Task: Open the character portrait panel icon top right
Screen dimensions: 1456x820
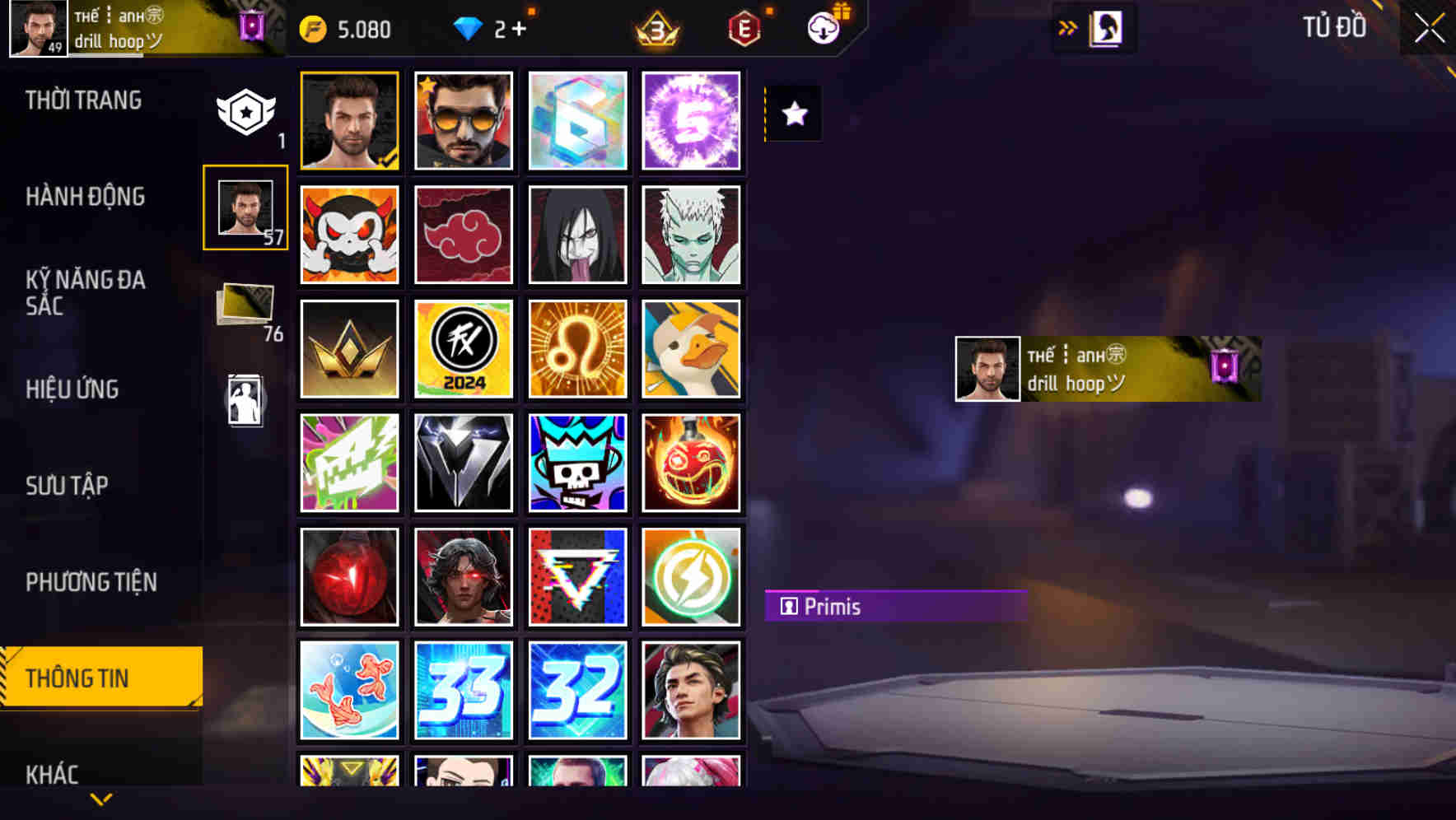Action: click(1104, 27)
